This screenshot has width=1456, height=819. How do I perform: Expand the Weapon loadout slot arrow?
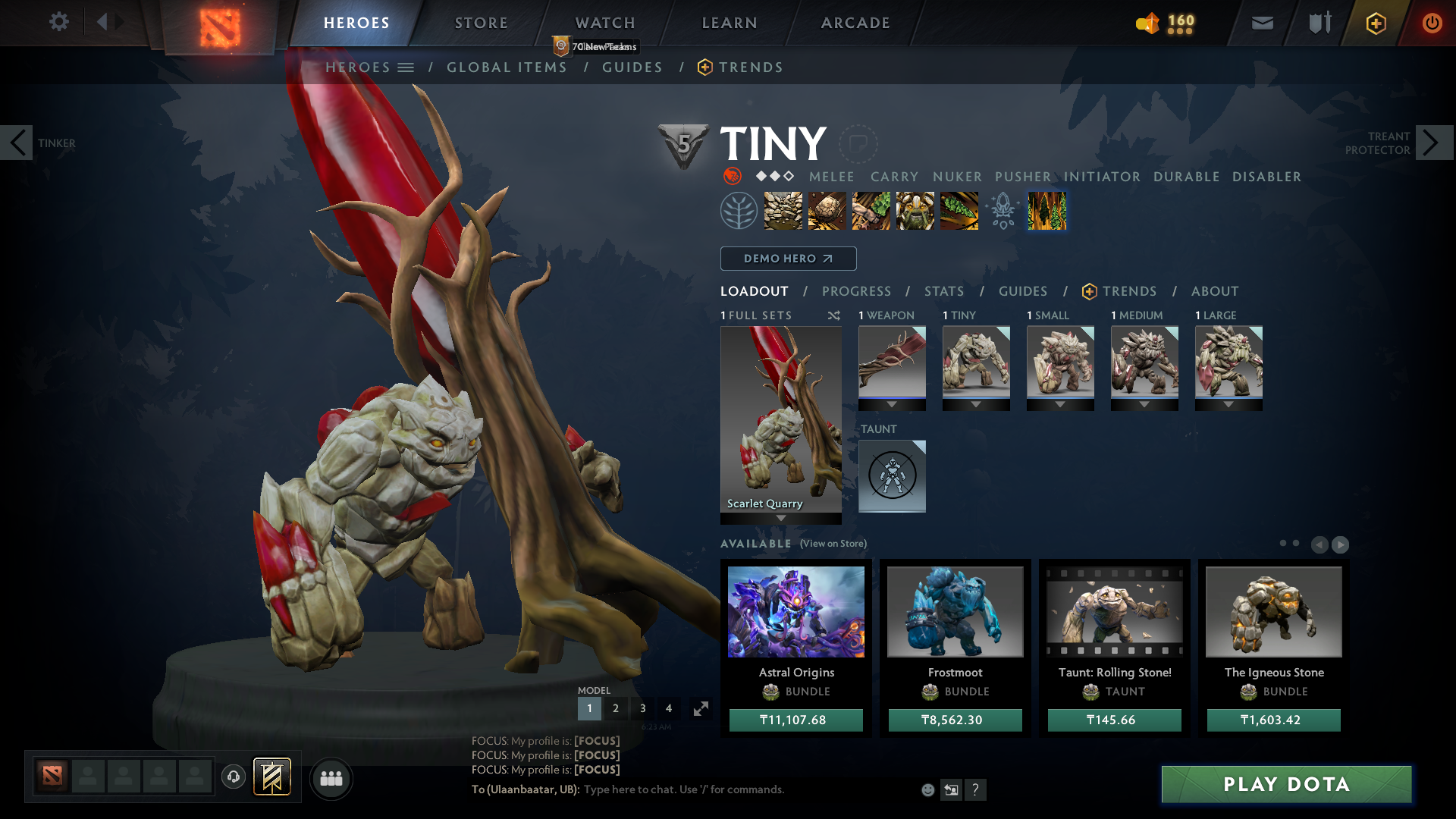tap(892, 406)
